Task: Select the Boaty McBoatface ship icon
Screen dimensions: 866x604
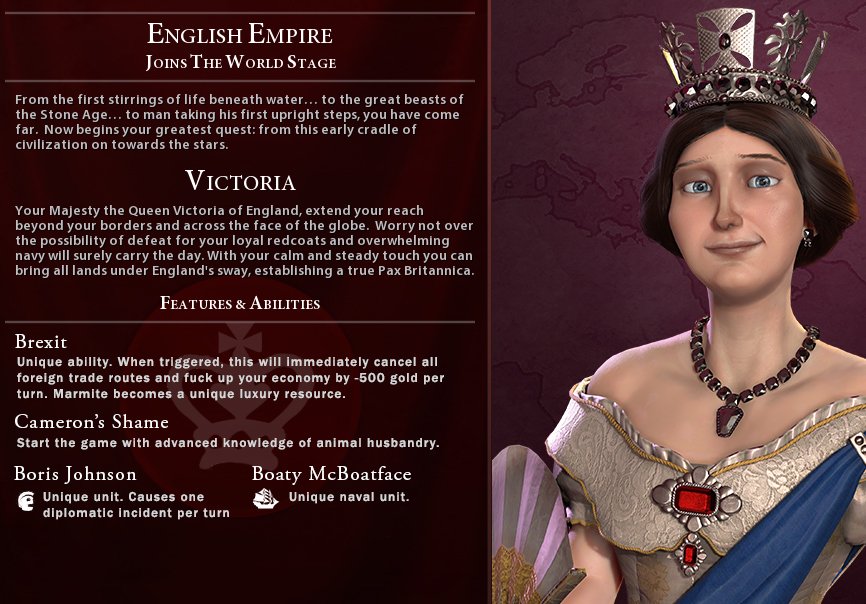Action: coord(265,498)
